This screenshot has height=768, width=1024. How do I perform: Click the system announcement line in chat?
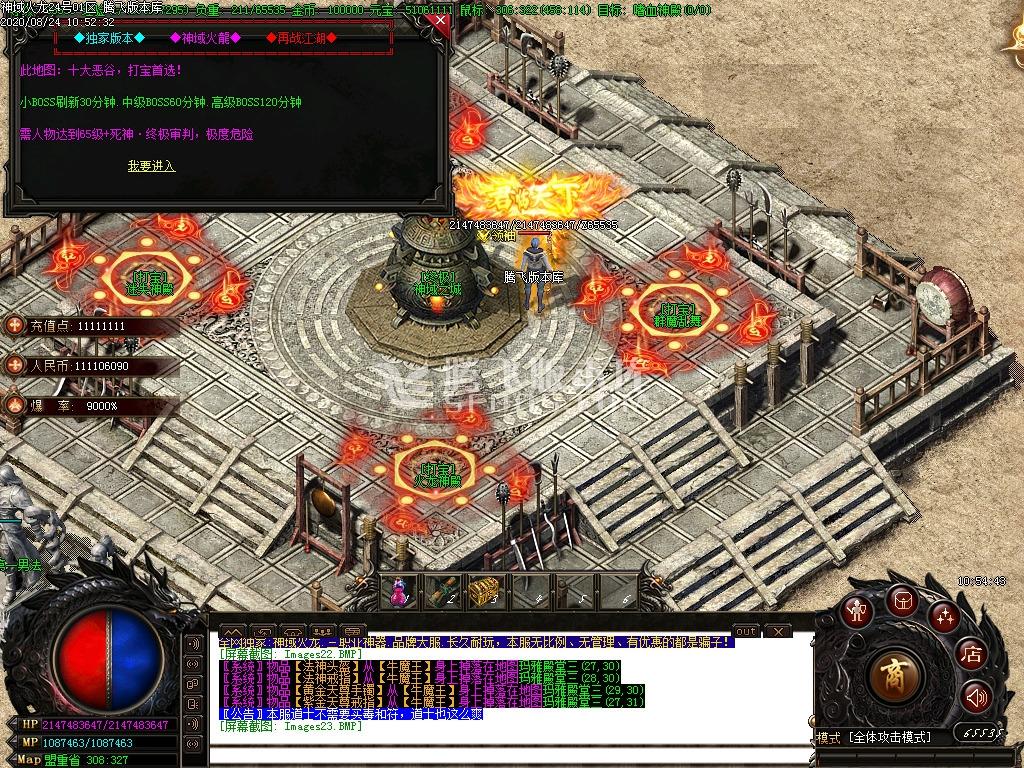click(x=350, y=714)
